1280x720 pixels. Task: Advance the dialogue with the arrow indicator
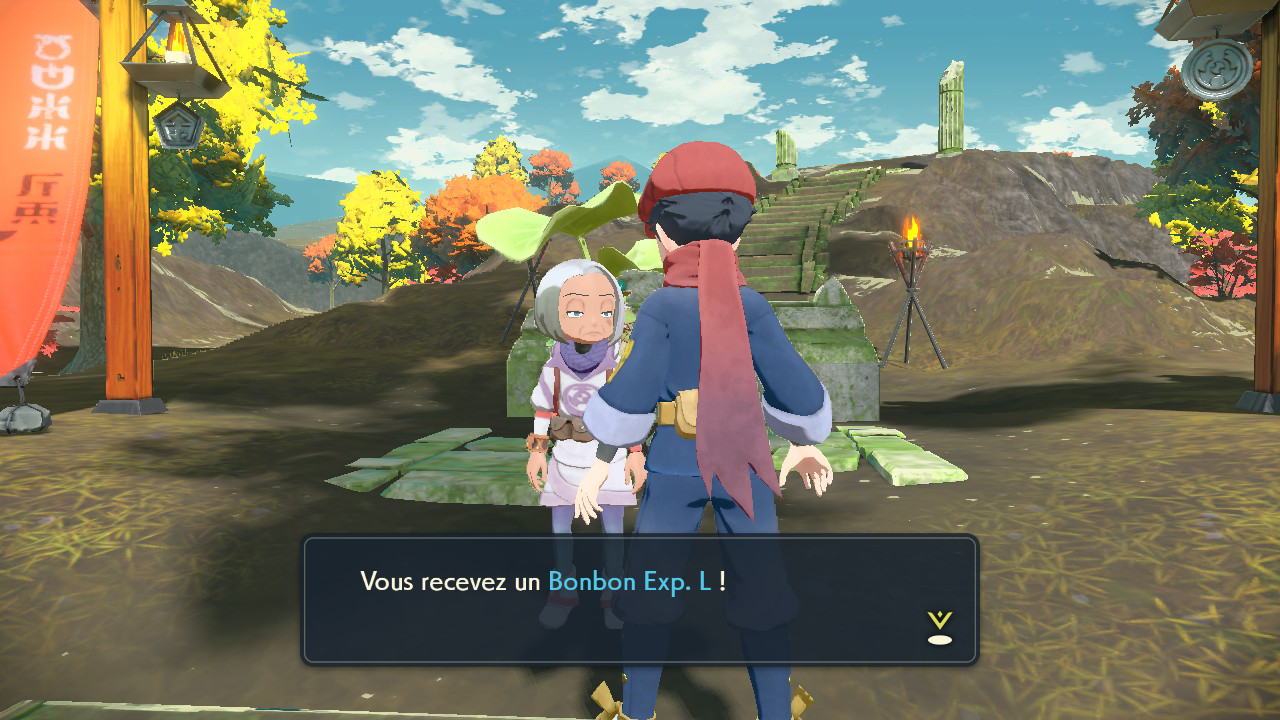[x=939, y=628]
